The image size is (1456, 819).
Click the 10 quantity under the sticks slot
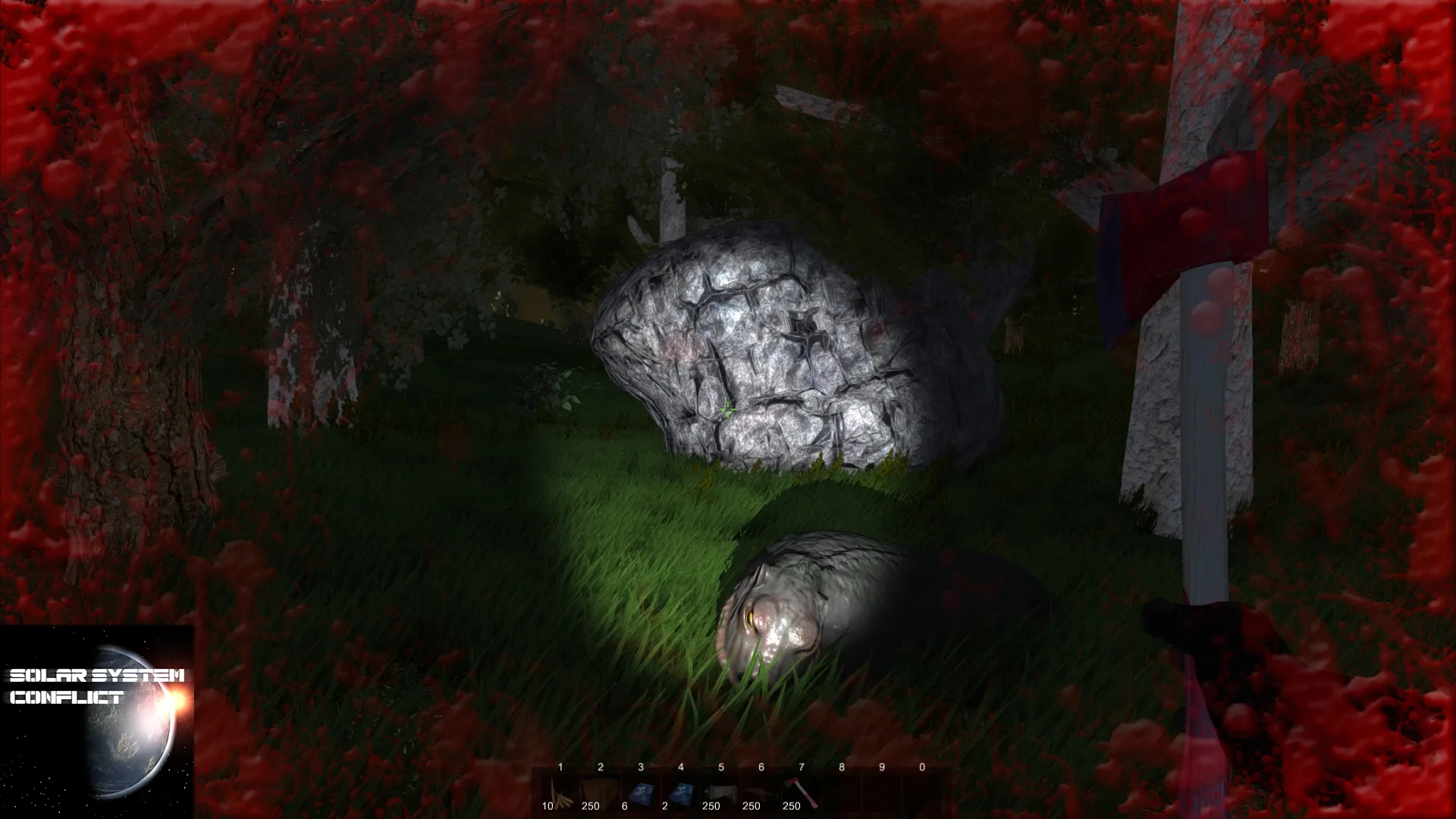(x=548, y=807)
